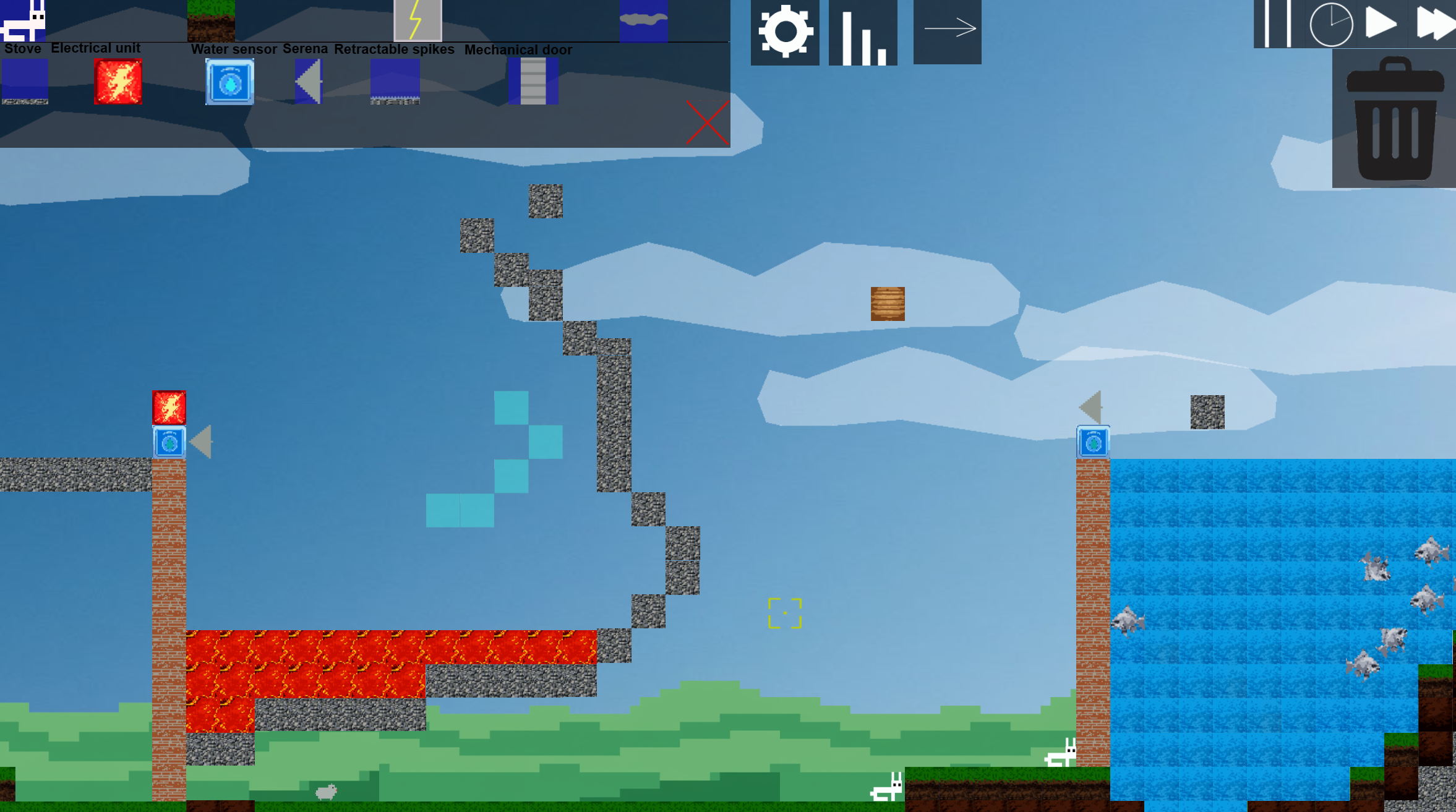Click the arrow tool button
This screenshot has width=1456, height=812.
click(948, 28)
